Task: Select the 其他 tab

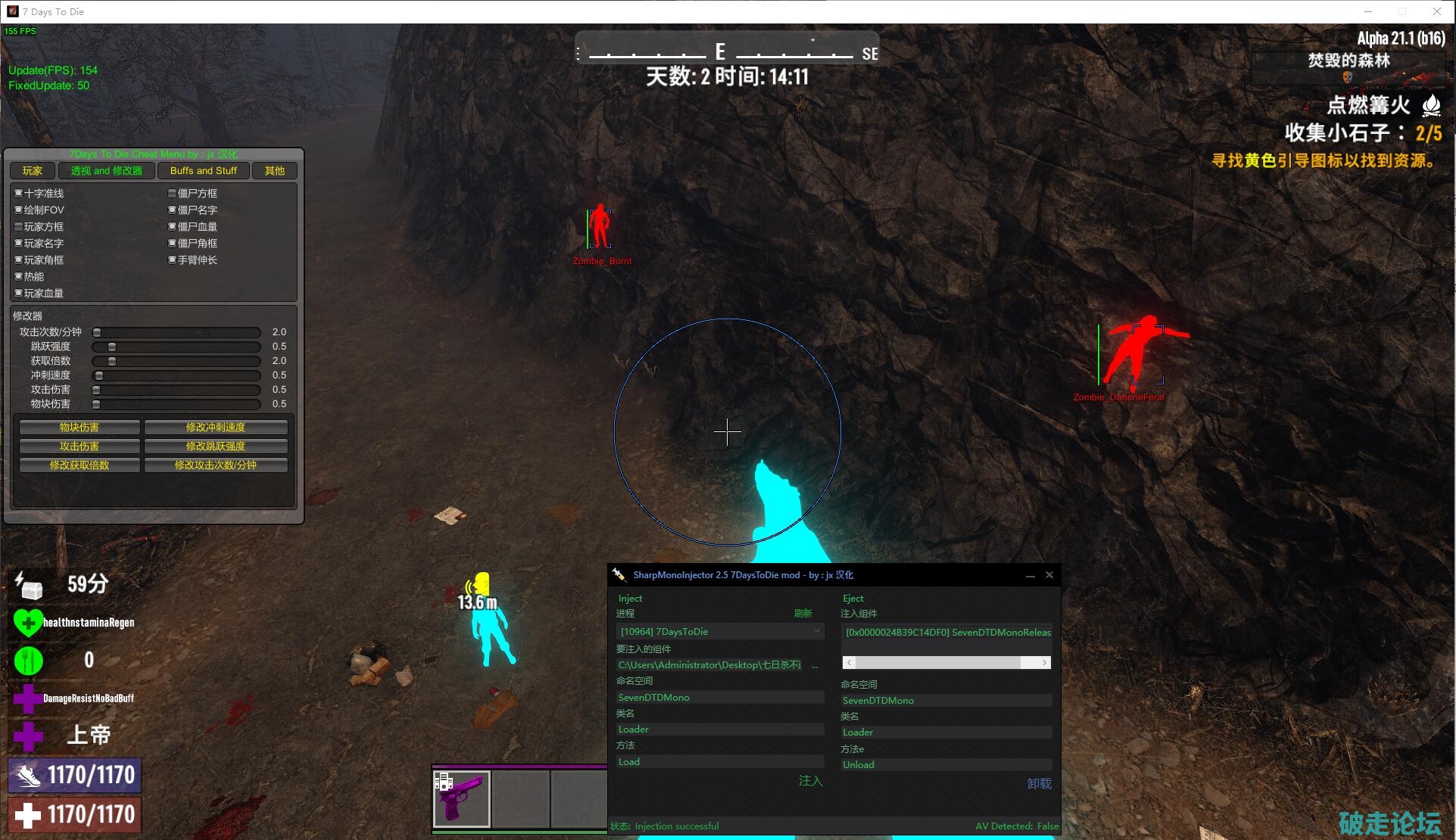Action: 274,171
